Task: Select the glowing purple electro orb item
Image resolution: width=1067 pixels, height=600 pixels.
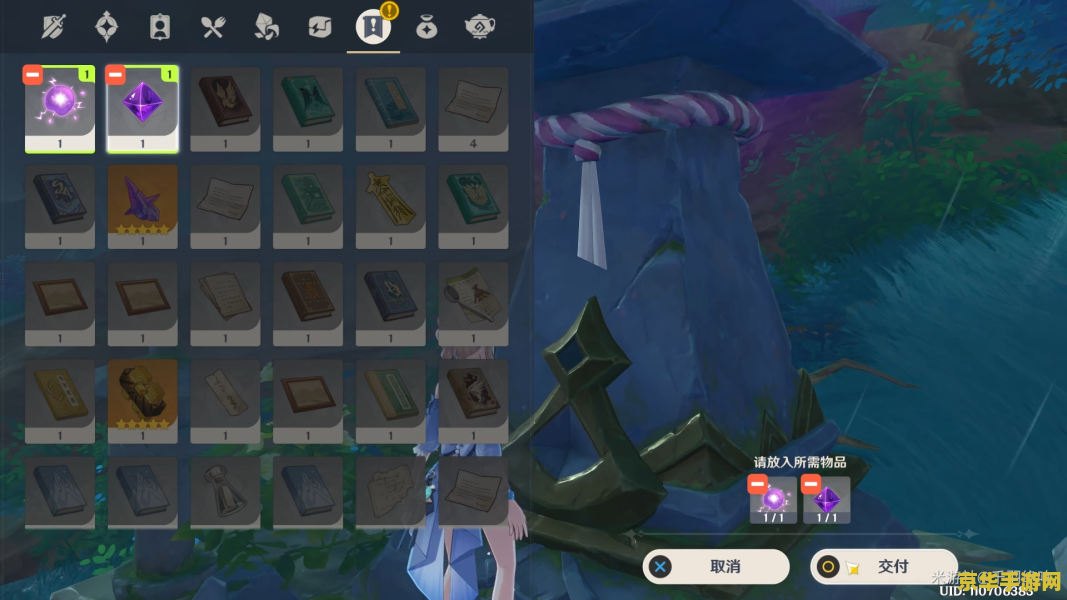Action: pos(60,108)
